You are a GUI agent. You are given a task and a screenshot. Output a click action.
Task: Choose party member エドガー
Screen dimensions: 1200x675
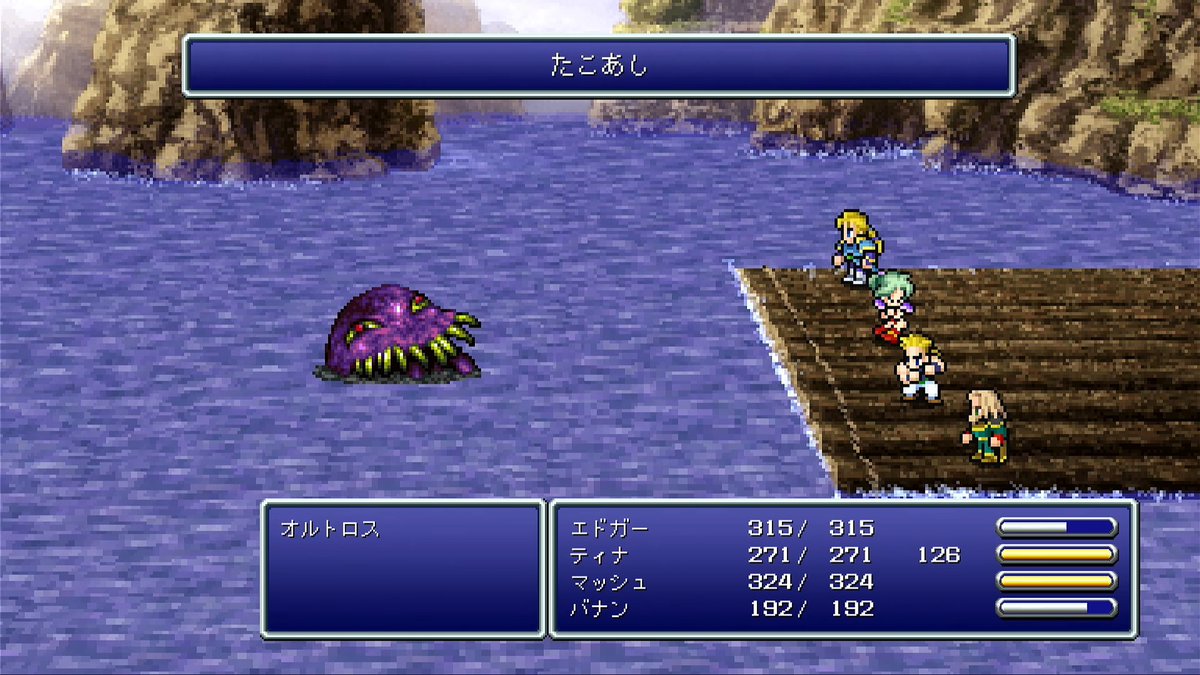point(609,528)
